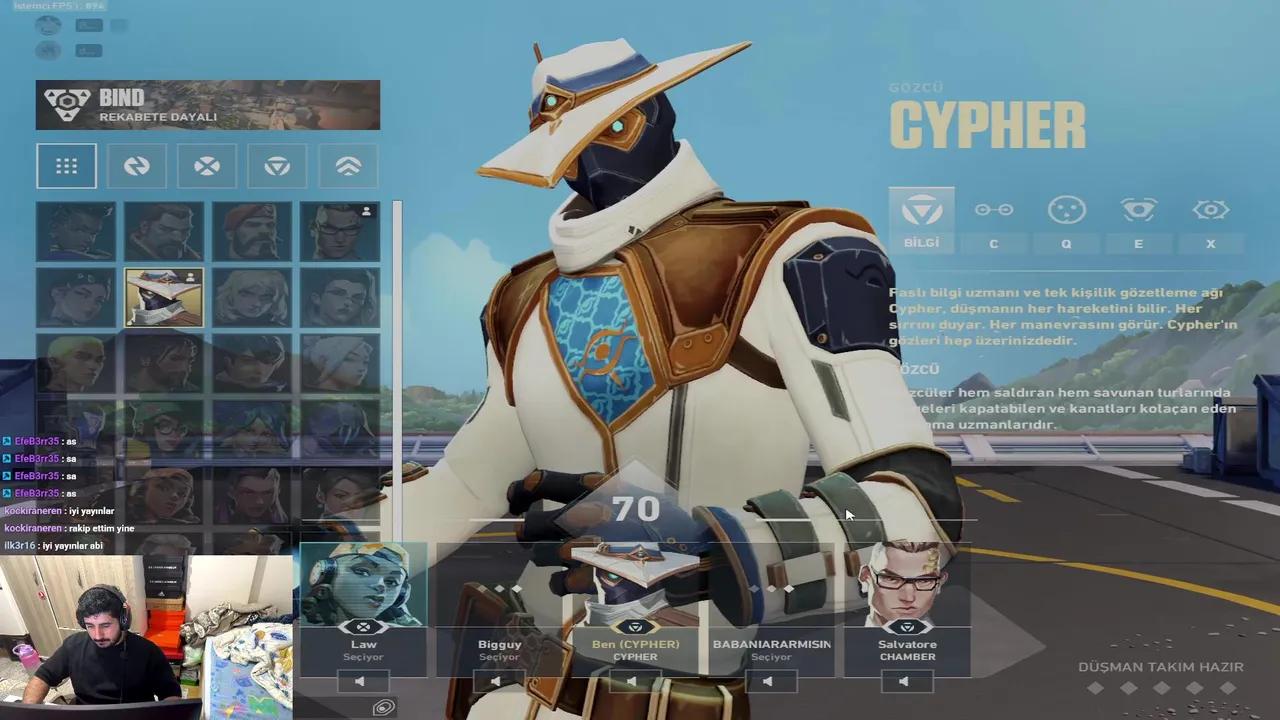Filter agents by the Controller chevron icon
This screenshot has width=1280, height=720.
pos(348,166)
